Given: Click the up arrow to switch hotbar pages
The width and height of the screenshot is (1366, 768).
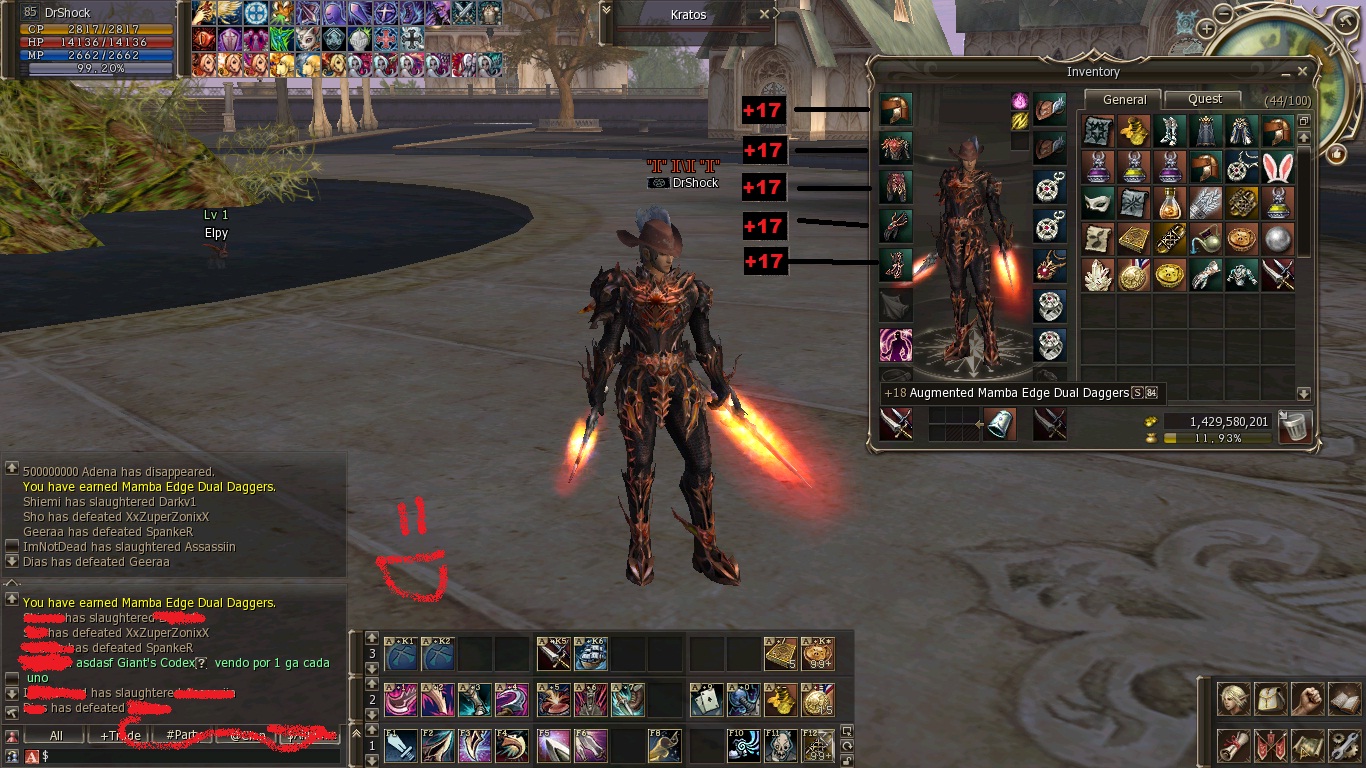Looking at the screenshot, I should pos(374,638).
